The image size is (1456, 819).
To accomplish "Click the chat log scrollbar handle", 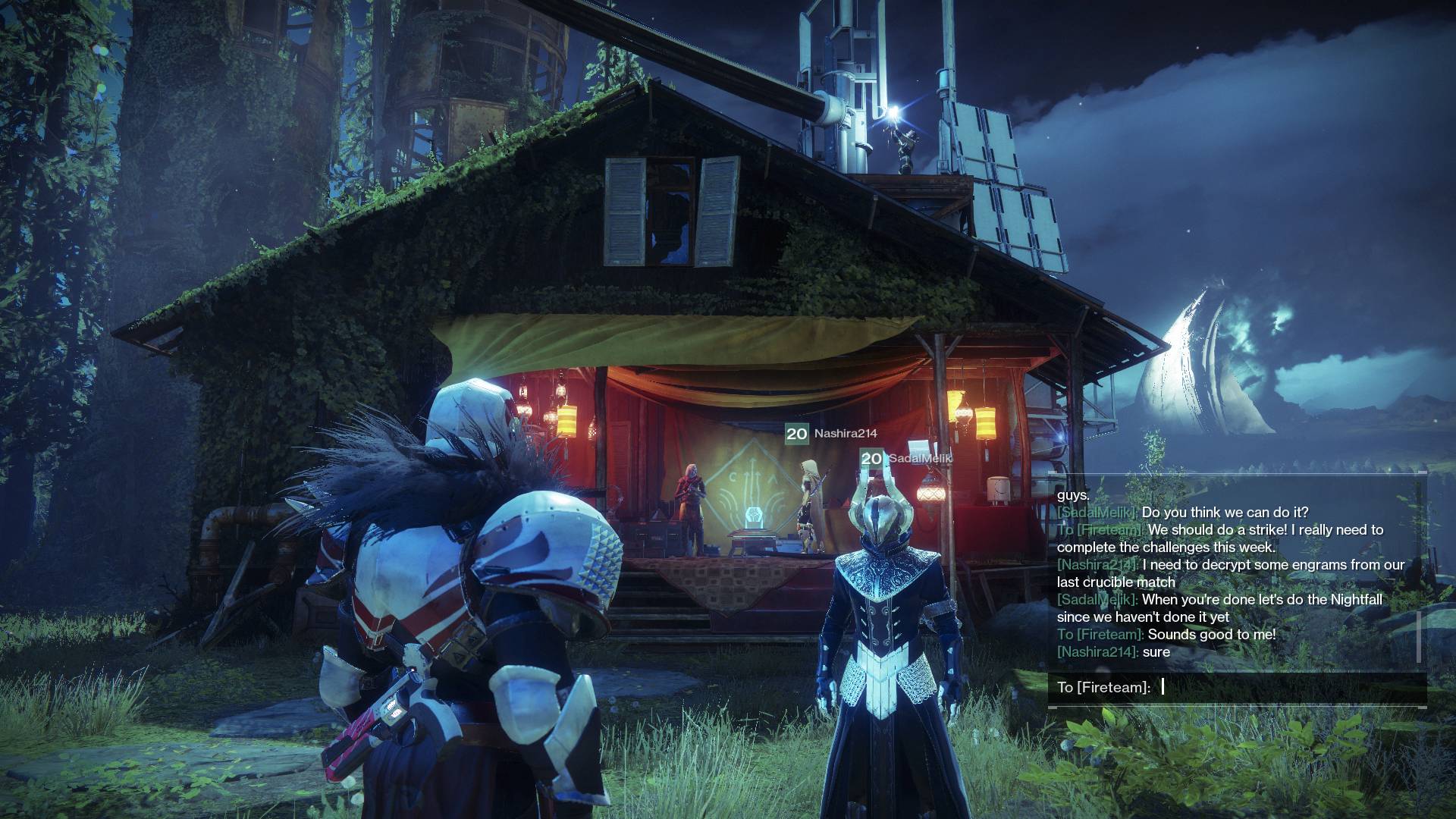I will [x=1419, y=635].
